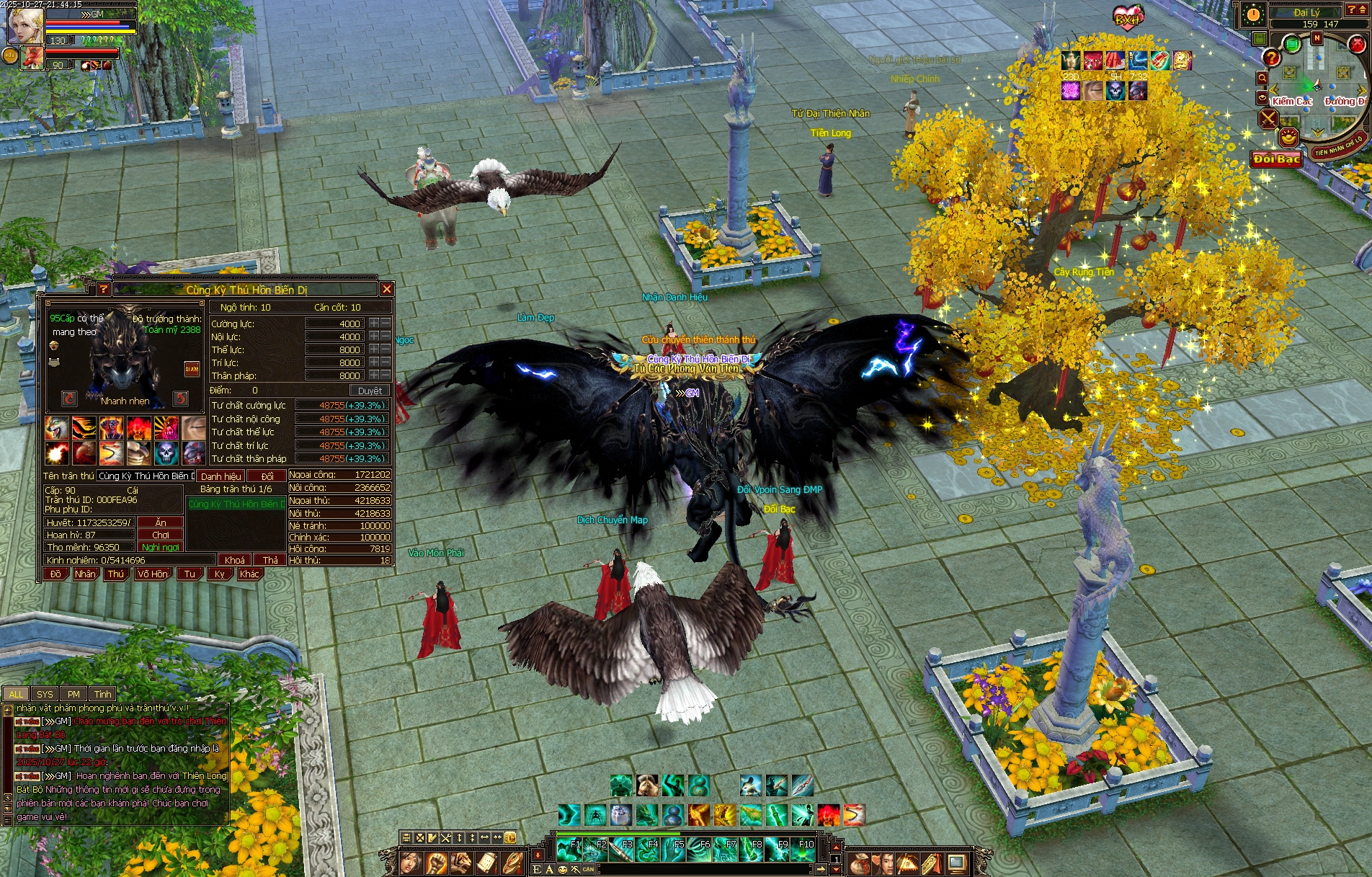Open the Khác tab in pet panel
The width and height of the screenshot is (1372, 877).
[x=249, y=574]
